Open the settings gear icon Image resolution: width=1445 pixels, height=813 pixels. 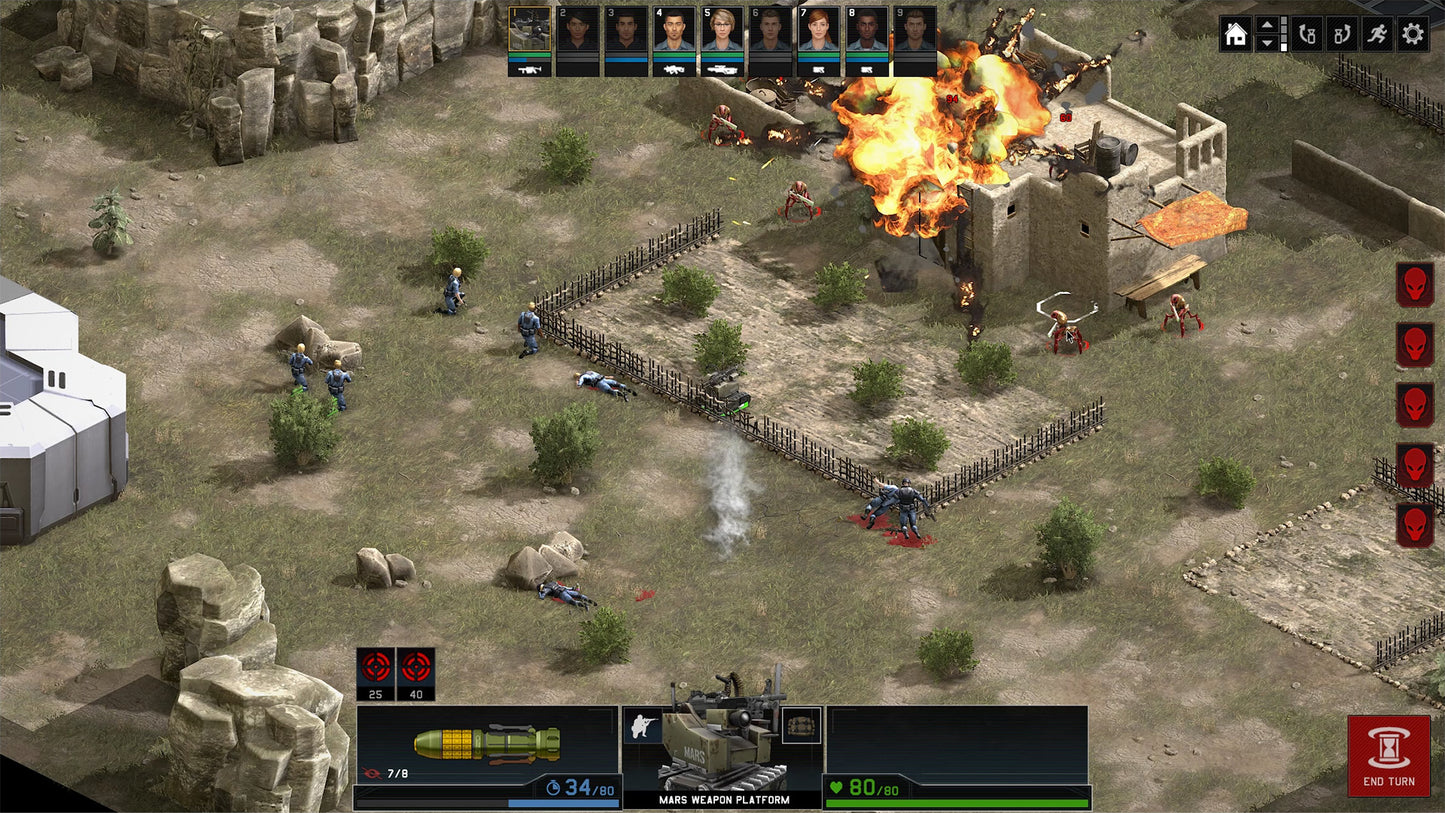click(x=1414, y=34)
